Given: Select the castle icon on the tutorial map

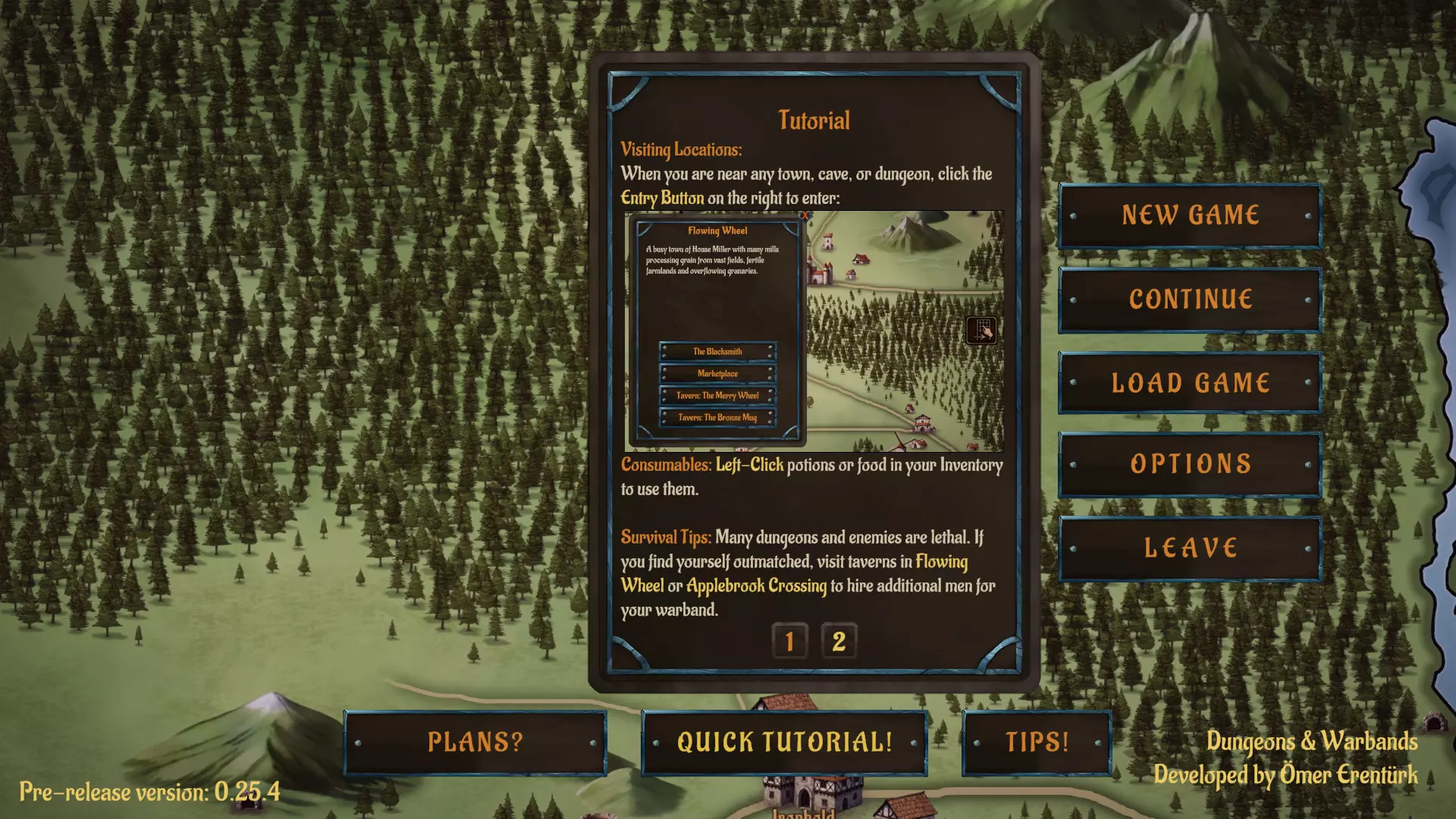Looking at the screenshot, I should pyautogui.click(x=819, y=273).
